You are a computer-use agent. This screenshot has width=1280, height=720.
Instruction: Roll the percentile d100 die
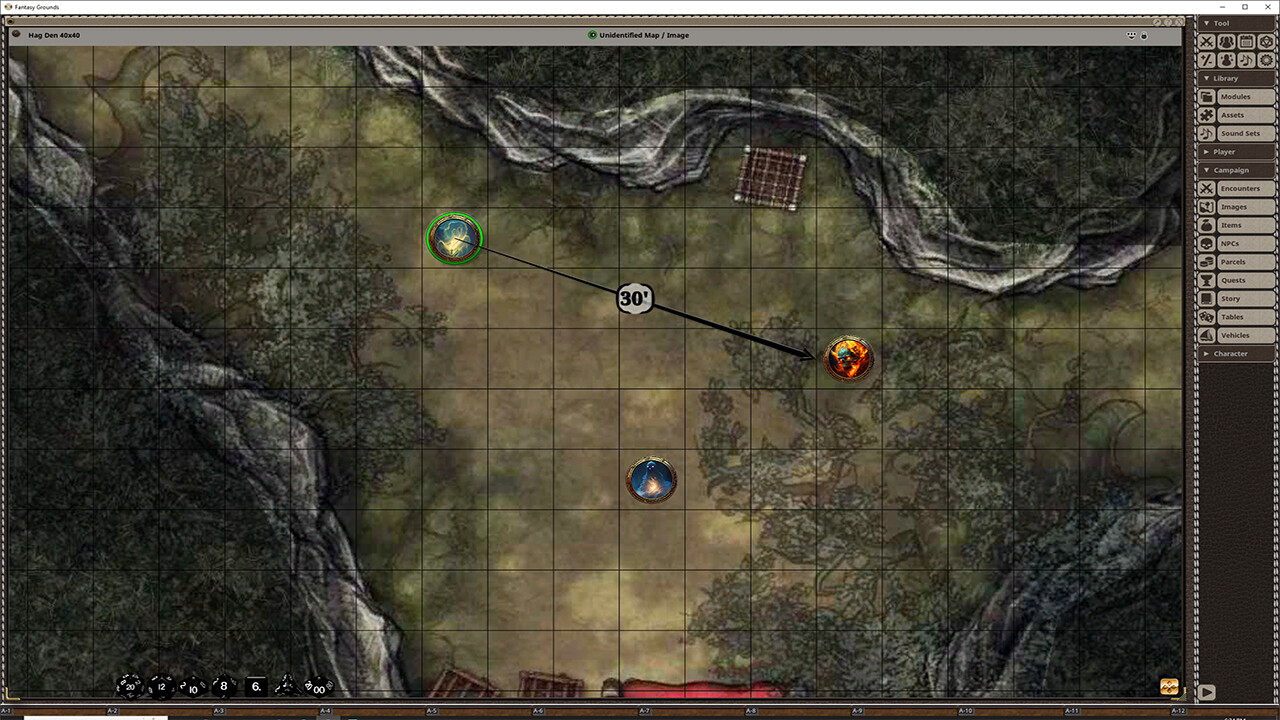(318, 687)
